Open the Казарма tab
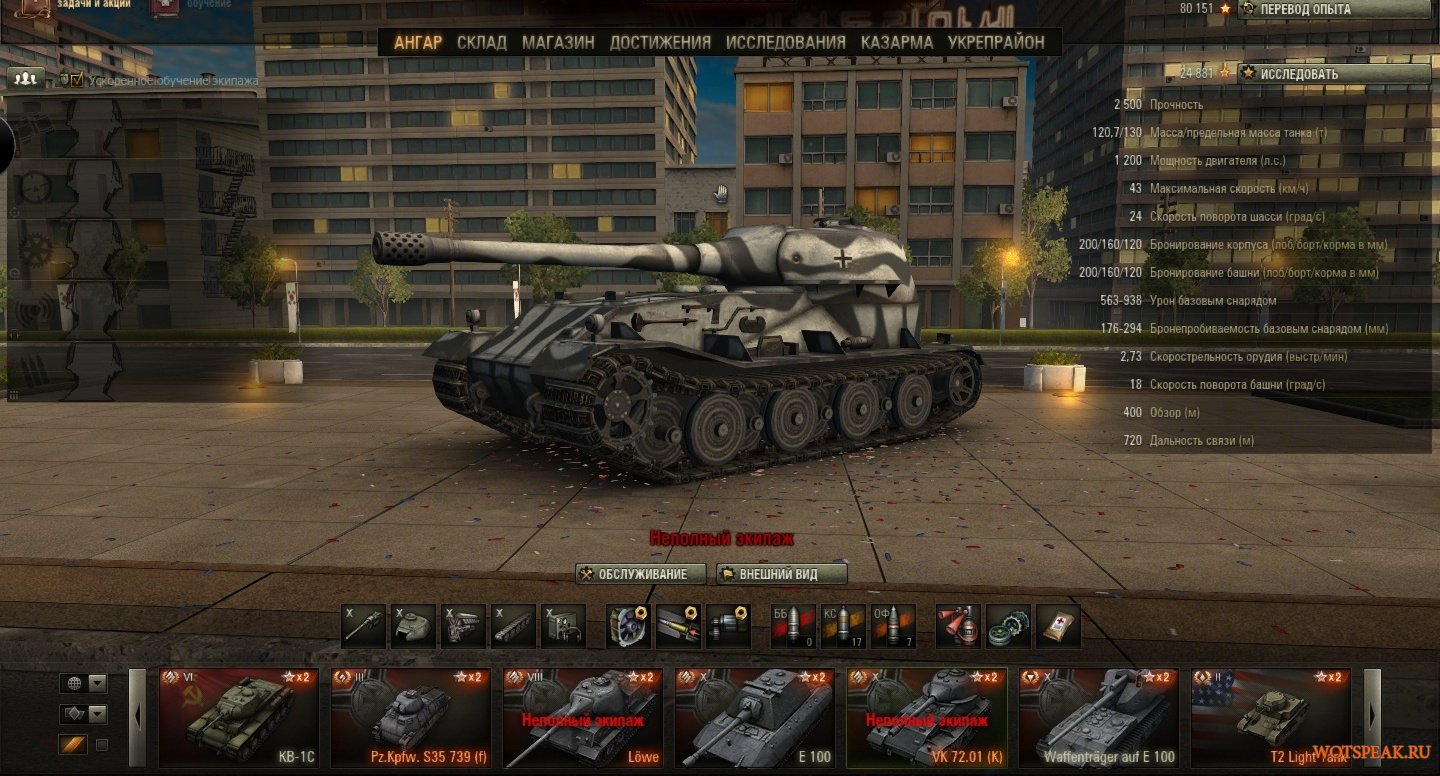 [x=896, y=42]
